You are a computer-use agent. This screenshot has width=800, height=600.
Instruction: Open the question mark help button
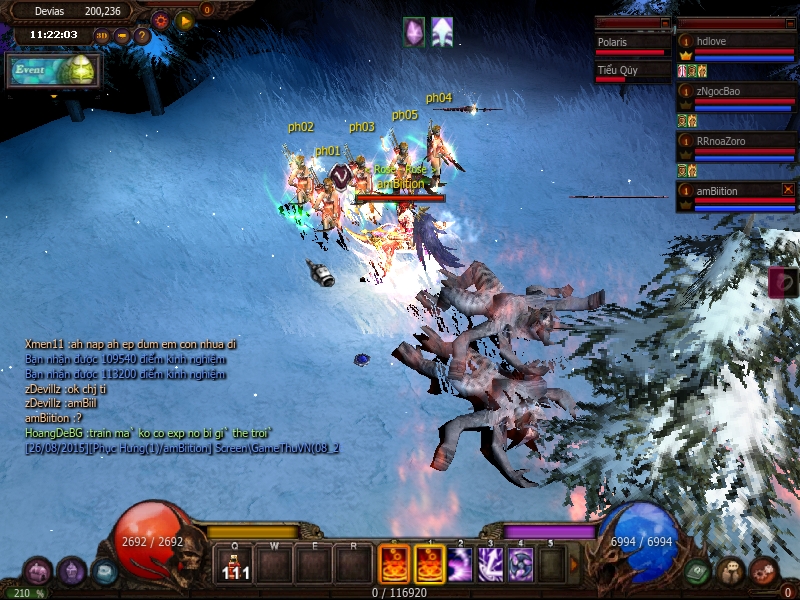[142, 36]
